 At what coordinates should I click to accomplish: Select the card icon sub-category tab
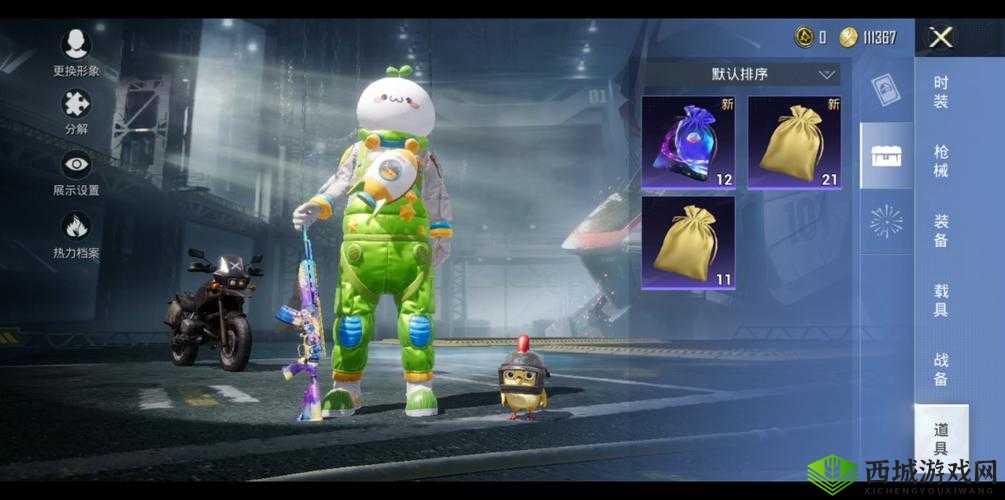(x=886, y=90)
